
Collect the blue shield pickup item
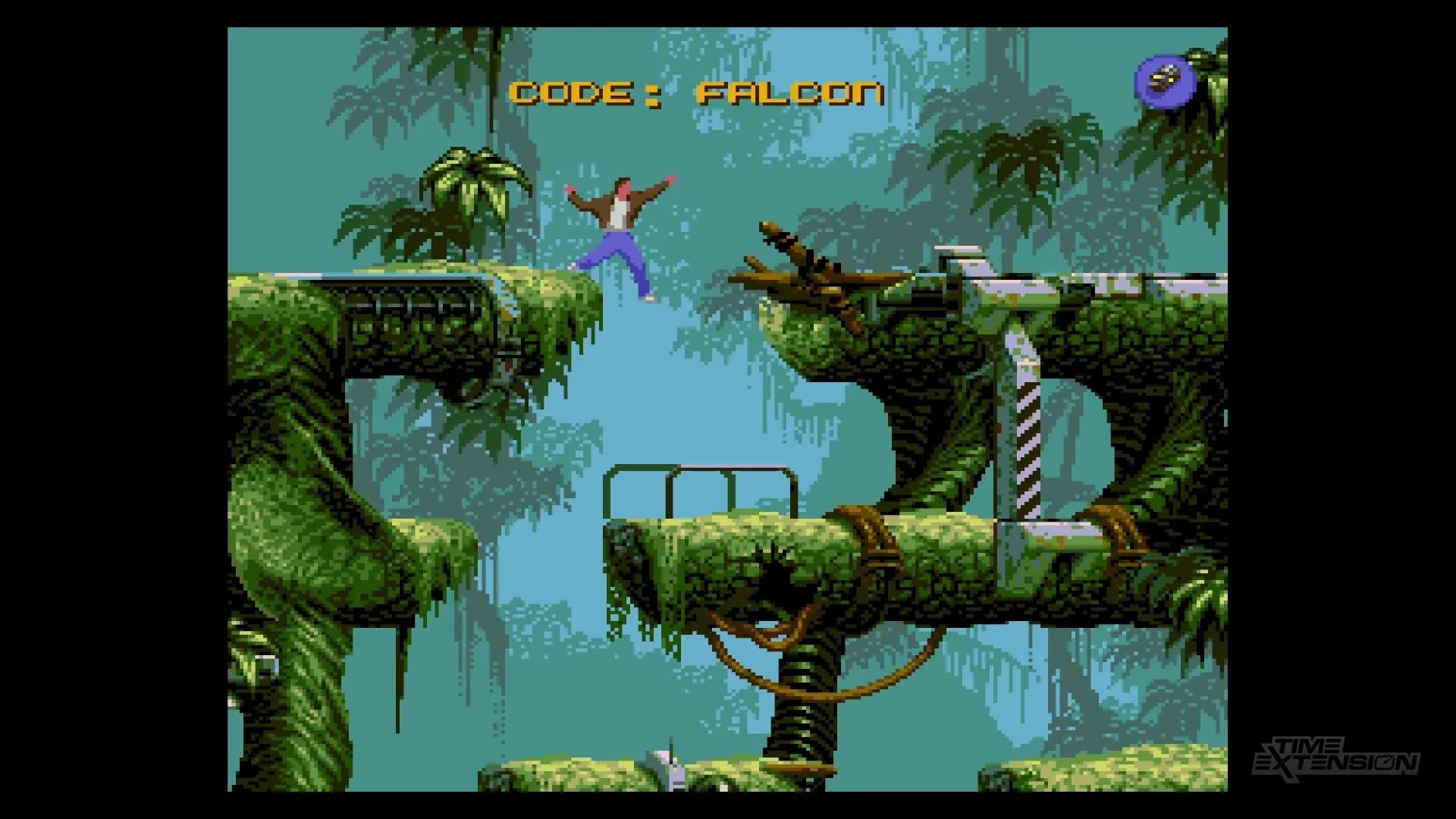point(1165,81)
